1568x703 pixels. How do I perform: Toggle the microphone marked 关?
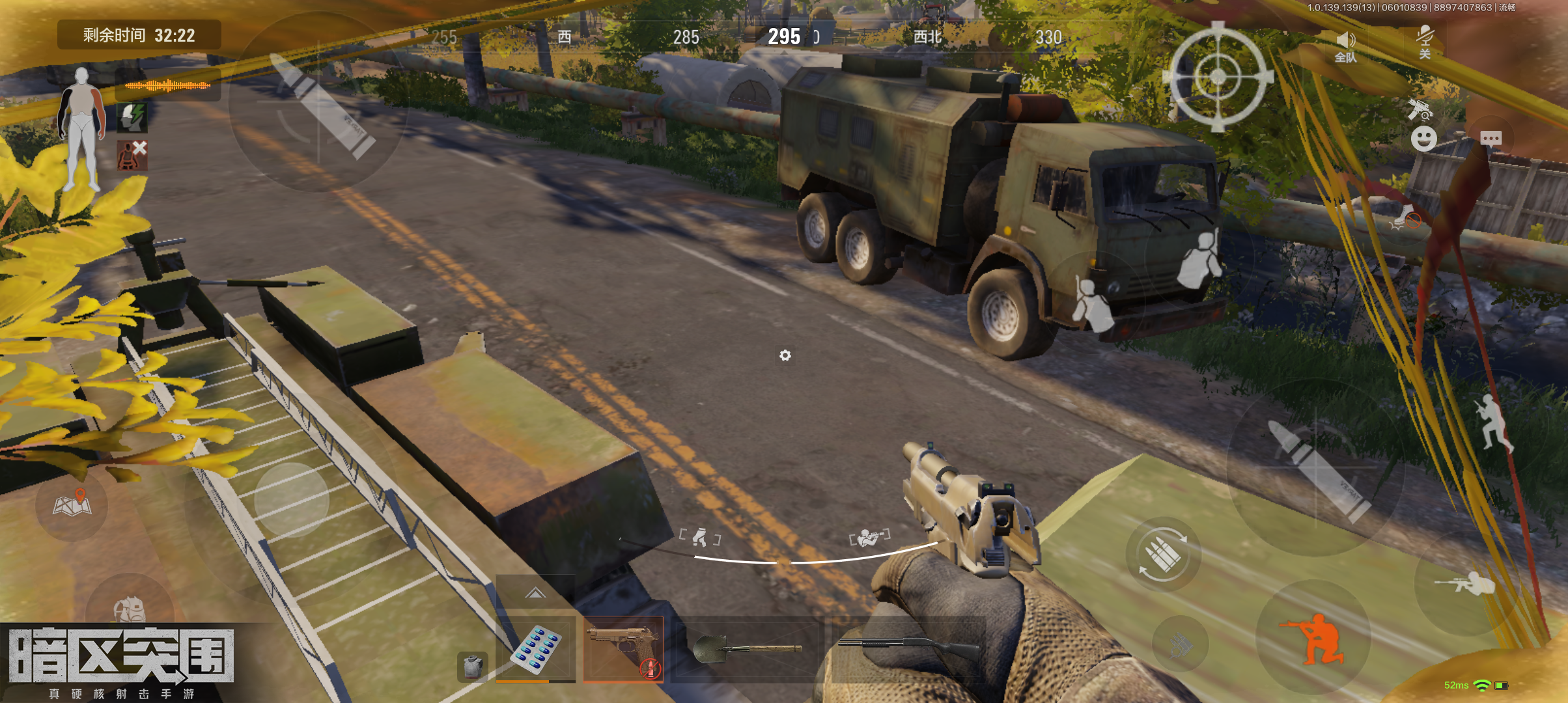[1425, 42]
